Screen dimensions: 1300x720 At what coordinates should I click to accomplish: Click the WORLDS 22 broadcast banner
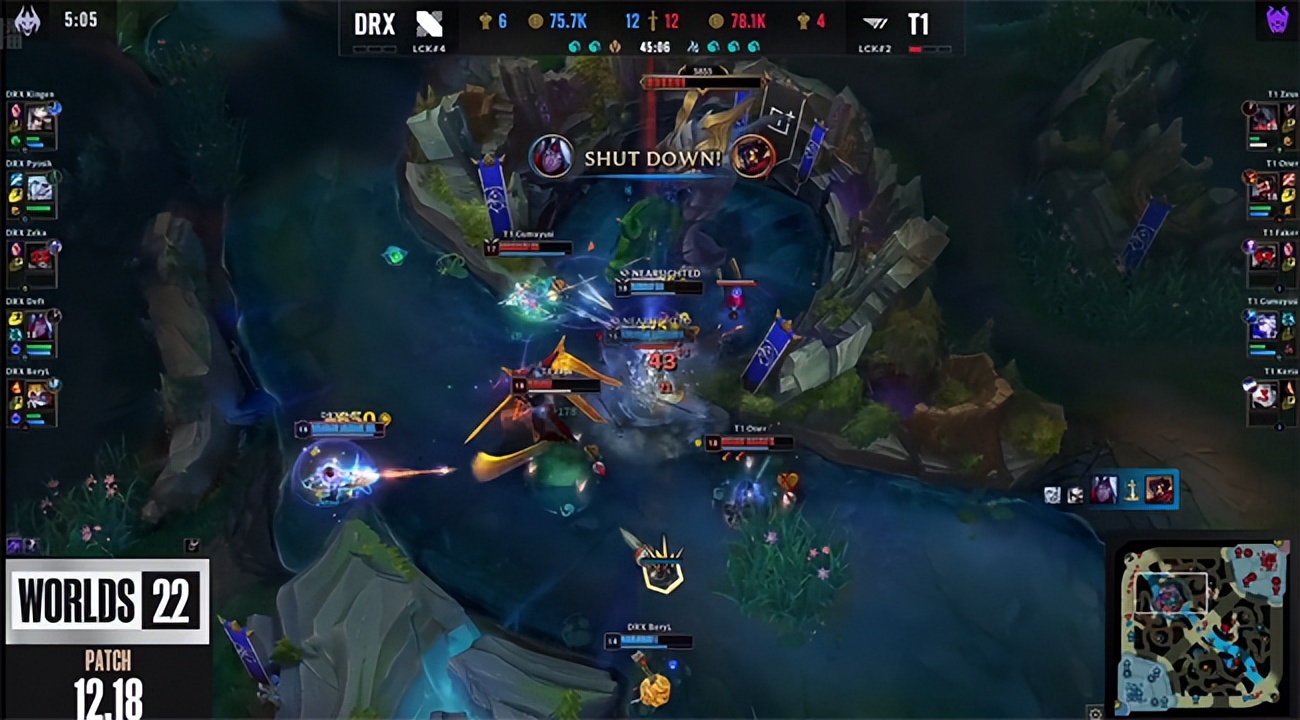pyautogui.click(x=107, y=601)
